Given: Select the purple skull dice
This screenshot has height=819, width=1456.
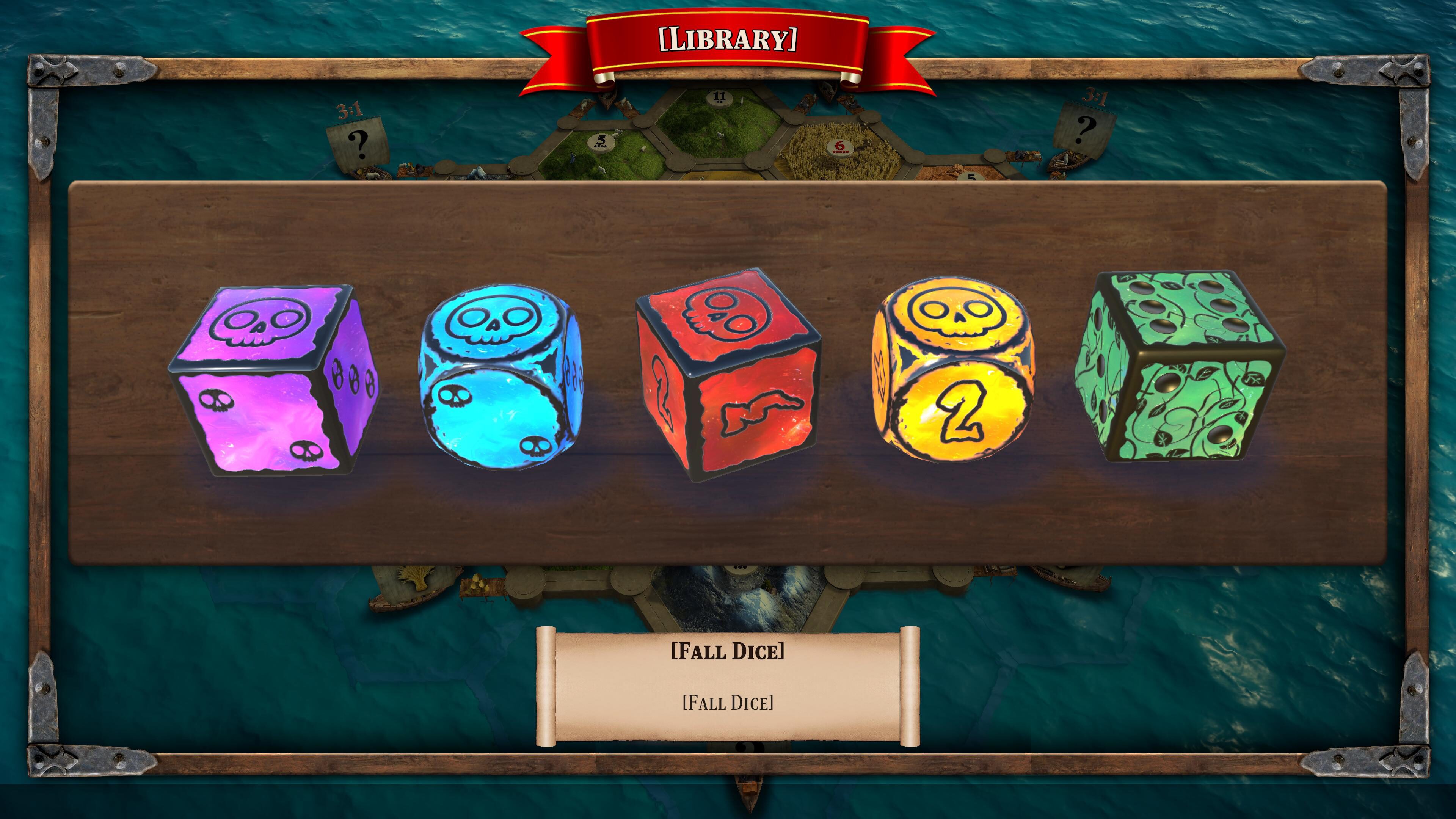Looking at the screenshot, I should (274, 380).
